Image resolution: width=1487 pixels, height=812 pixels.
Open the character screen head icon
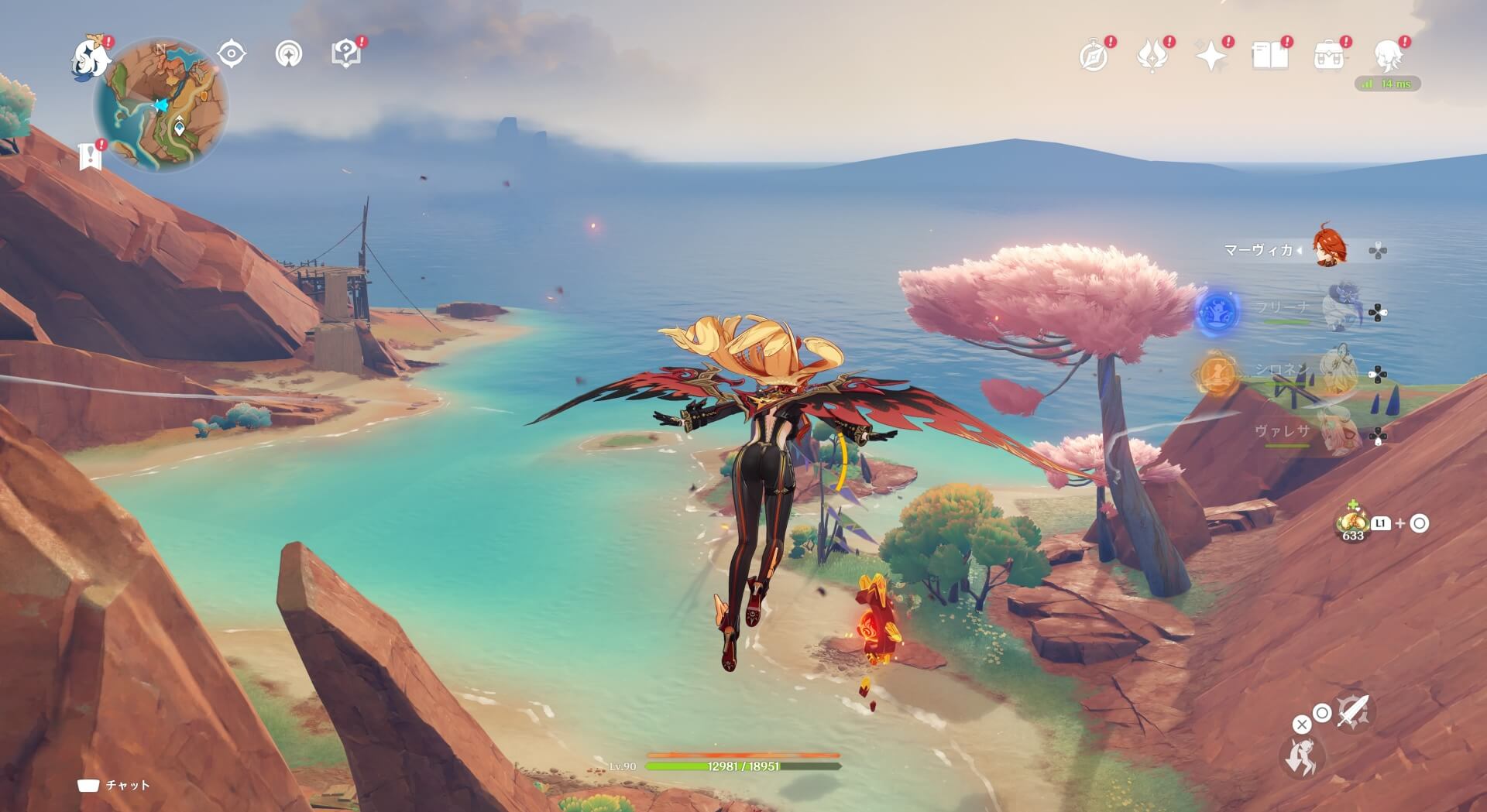[1388, 56]
